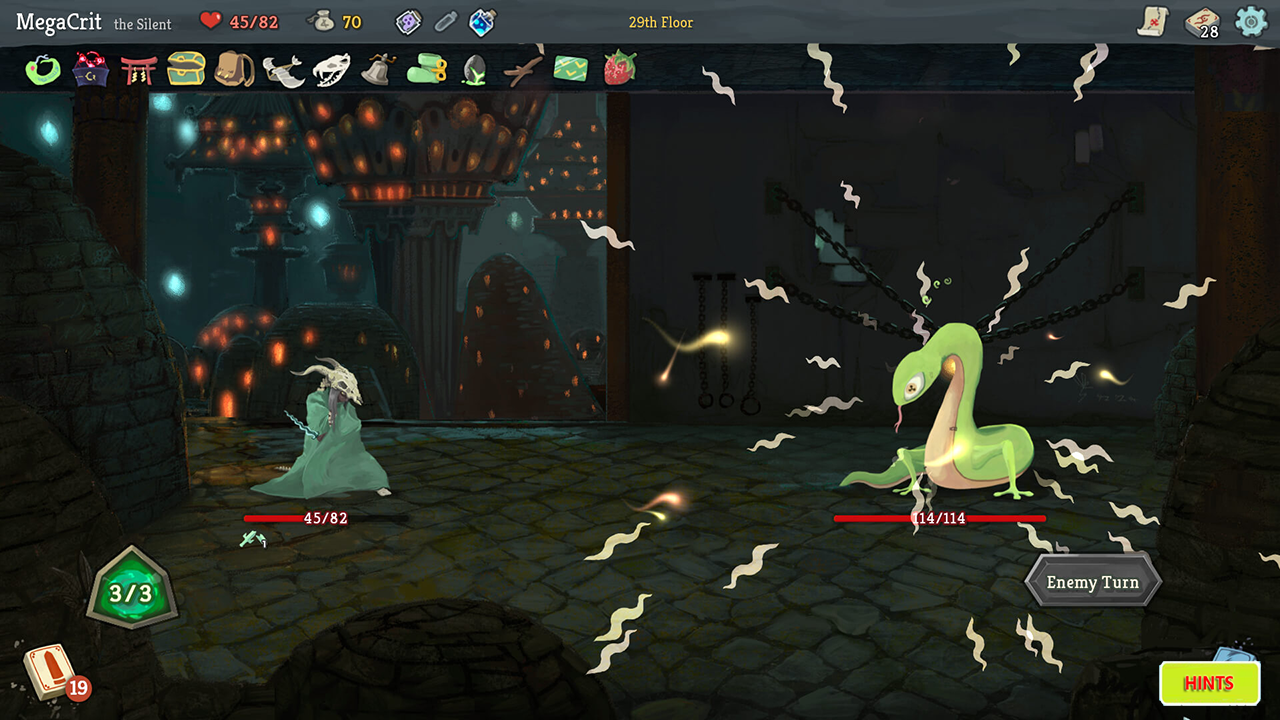
Task: Inspect the green wind-up boot relic
Action: point(427,69)
